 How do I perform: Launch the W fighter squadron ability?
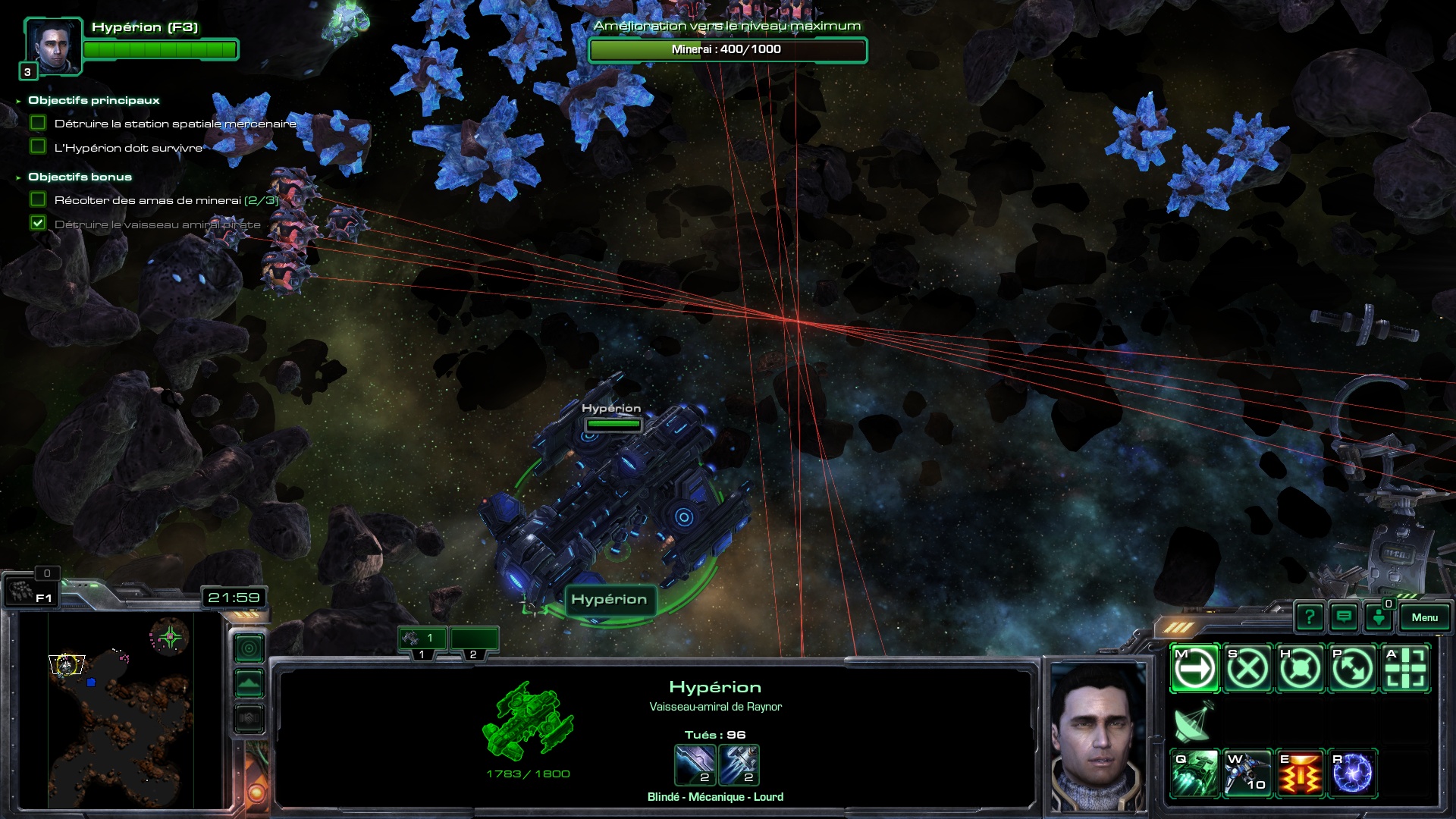click(1247, 773)
